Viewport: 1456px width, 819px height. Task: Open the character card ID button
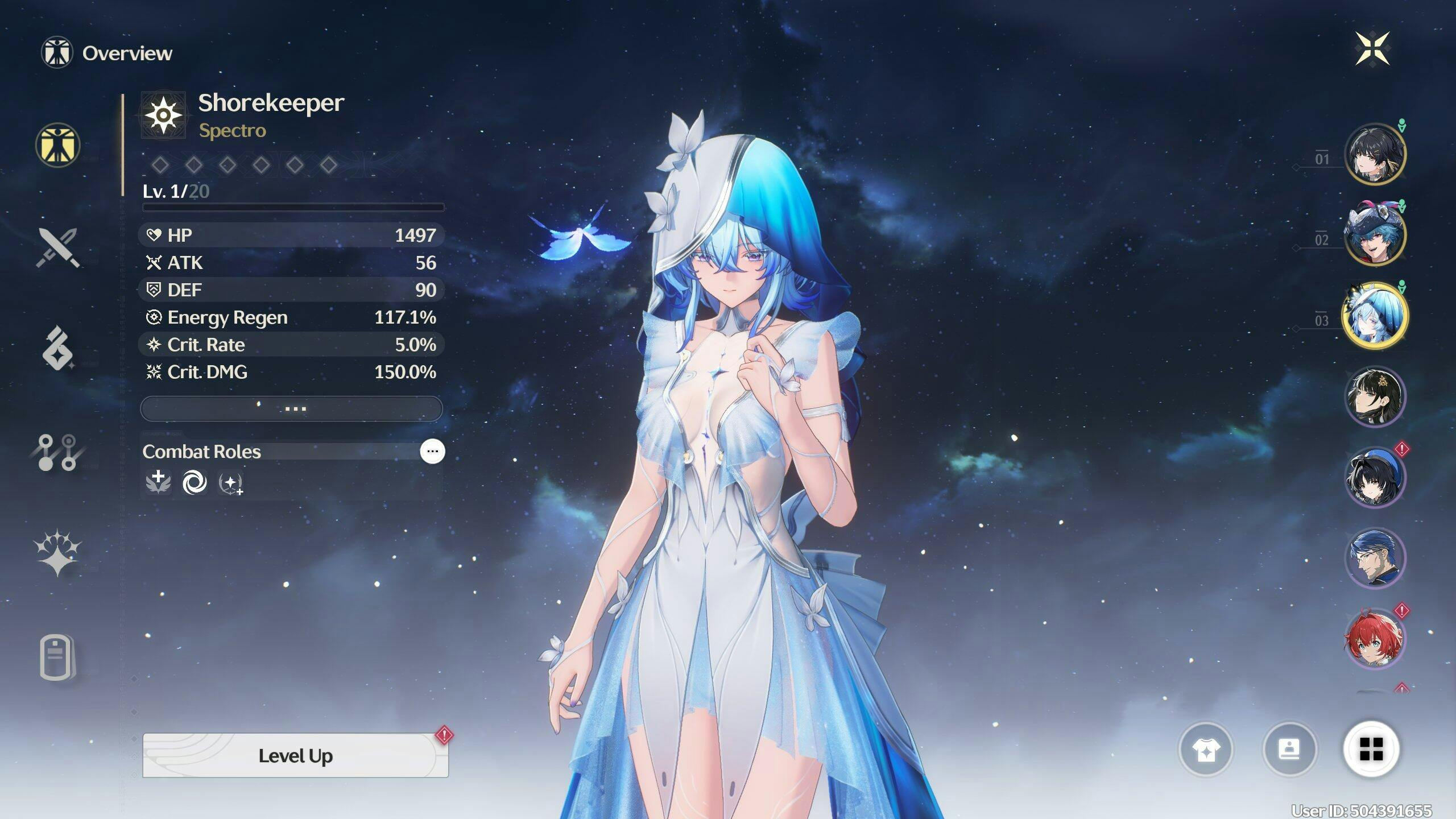[1289, 750]
